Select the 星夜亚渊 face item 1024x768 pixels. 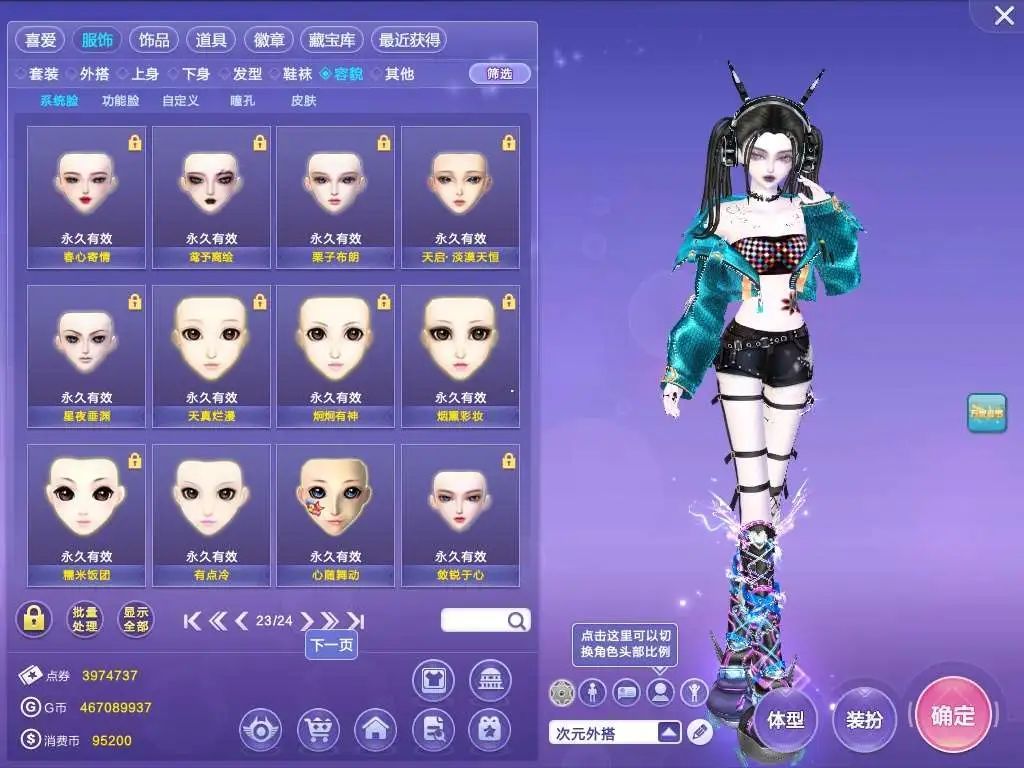pyautogui.click(x=86, y=356)
